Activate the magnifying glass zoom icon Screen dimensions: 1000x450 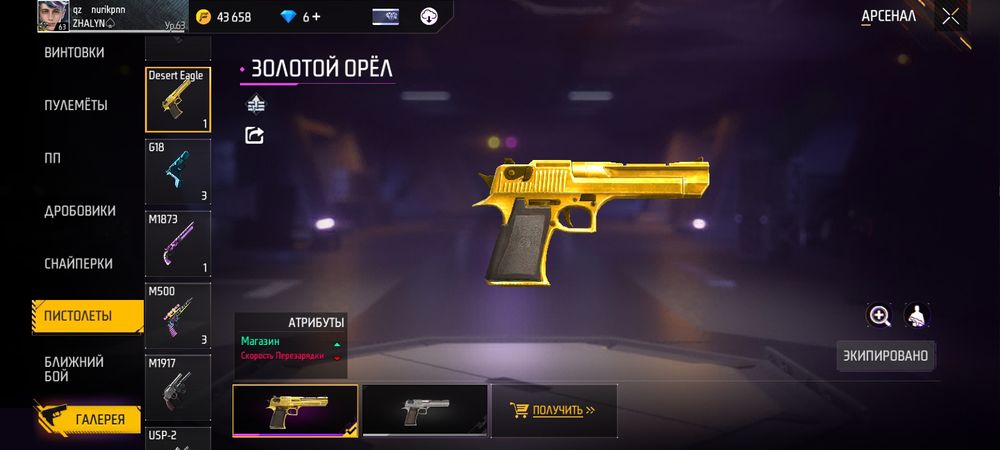880,316
